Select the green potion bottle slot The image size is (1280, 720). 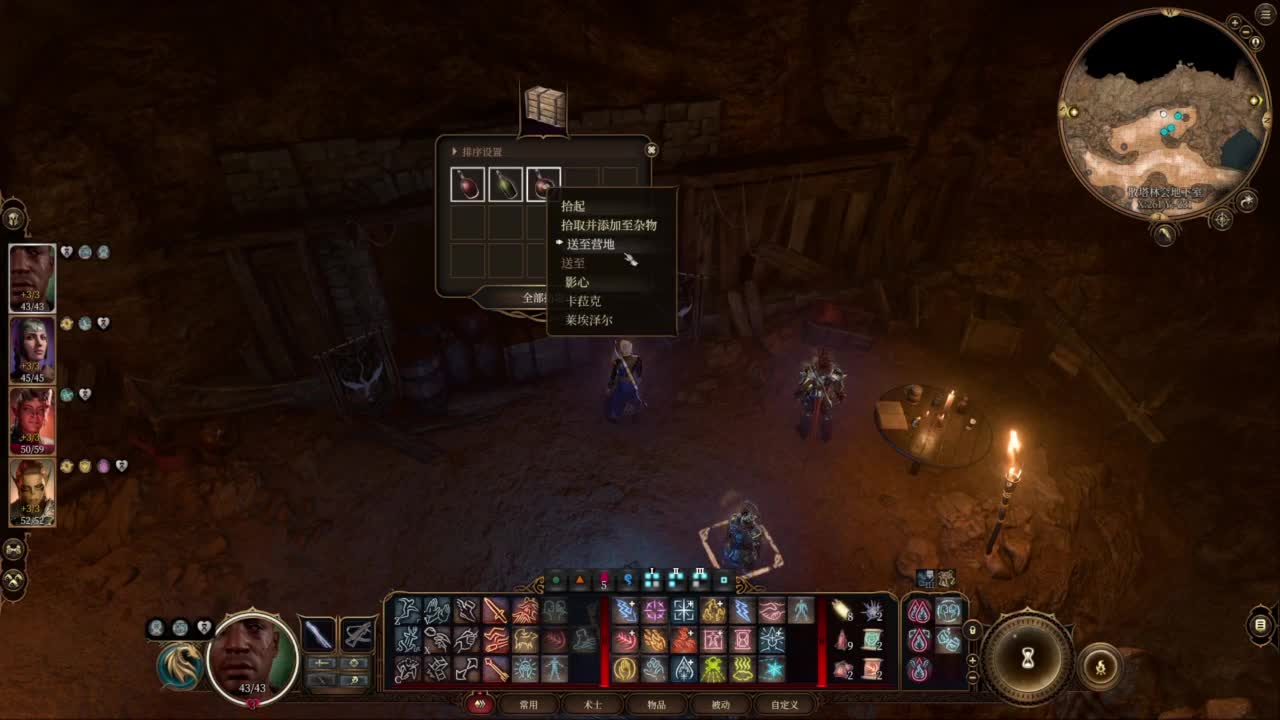click(505, 185)
